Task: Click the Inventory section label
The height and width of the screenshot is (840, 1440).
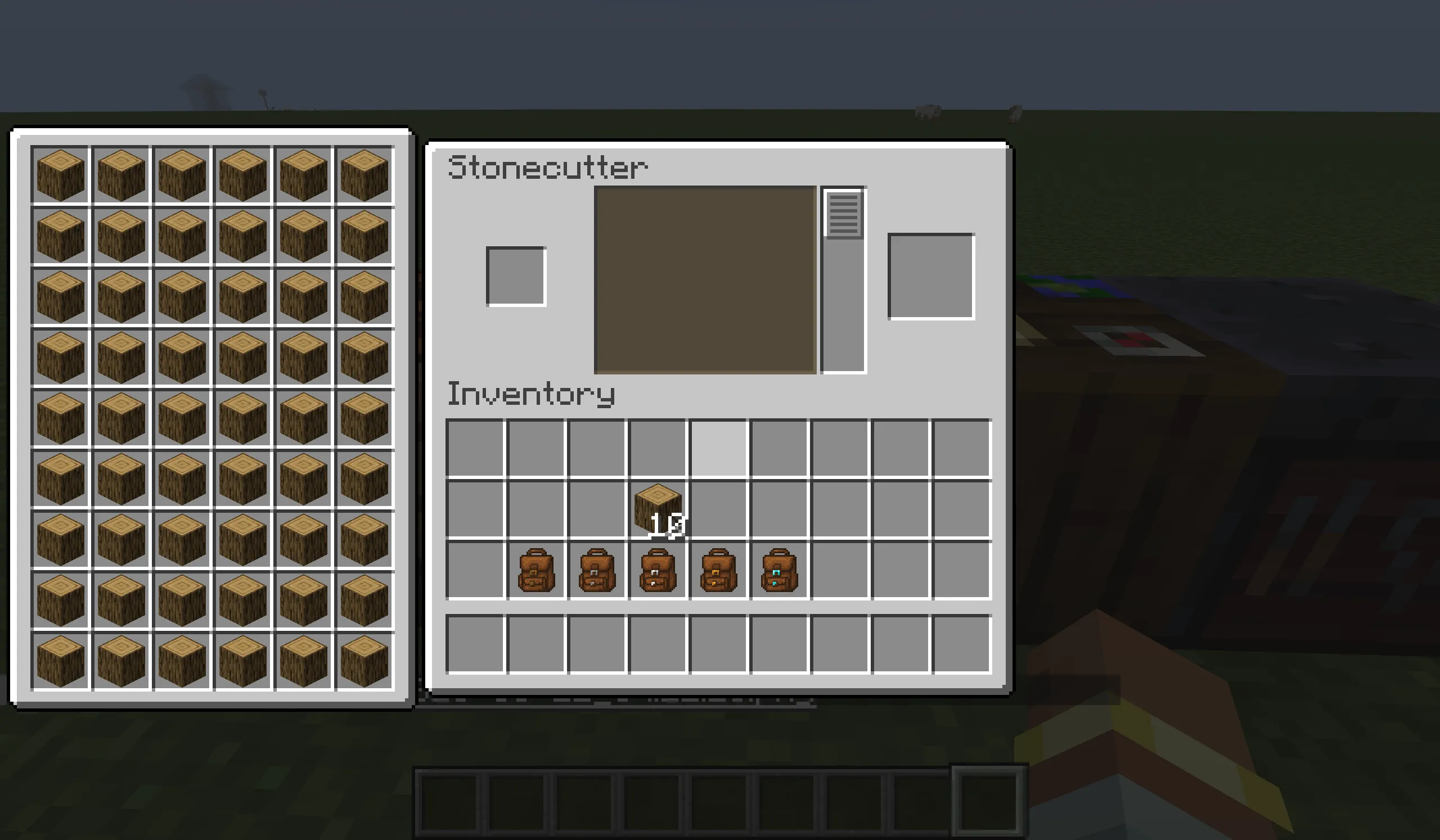Action: point(532,394)
